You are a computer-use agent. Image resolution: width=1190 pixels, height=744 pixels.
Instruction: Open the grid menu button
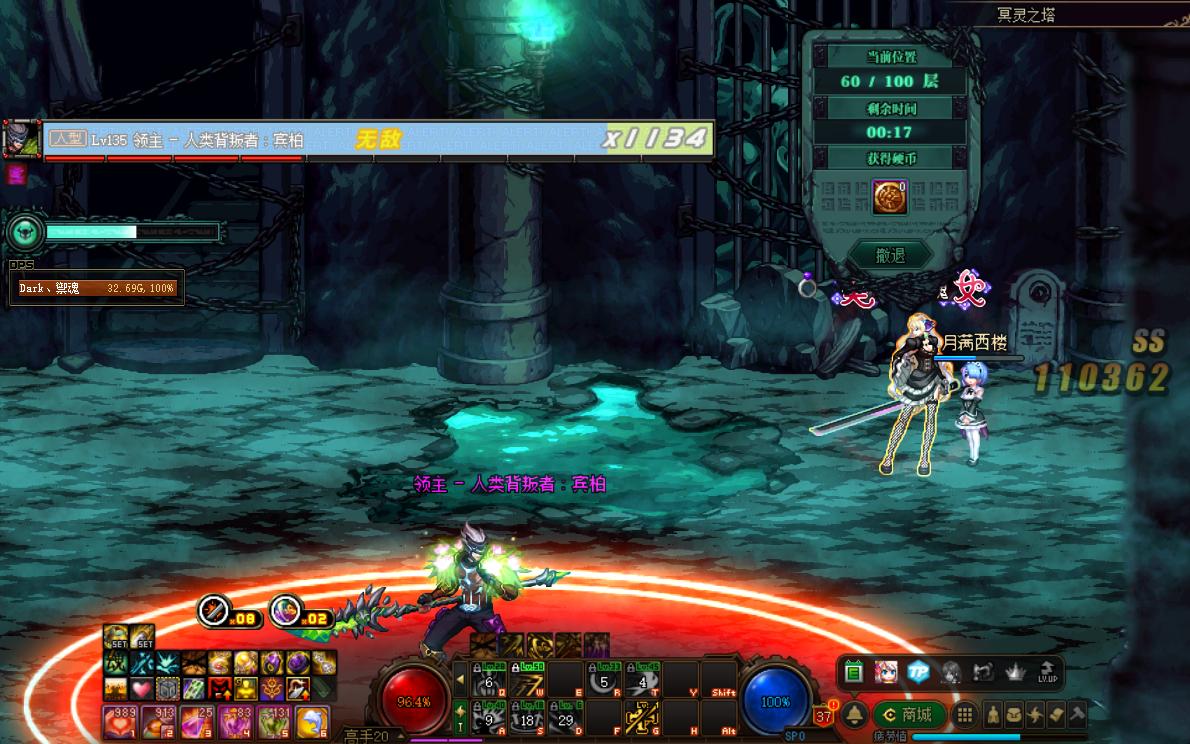[x=964, y=714]
